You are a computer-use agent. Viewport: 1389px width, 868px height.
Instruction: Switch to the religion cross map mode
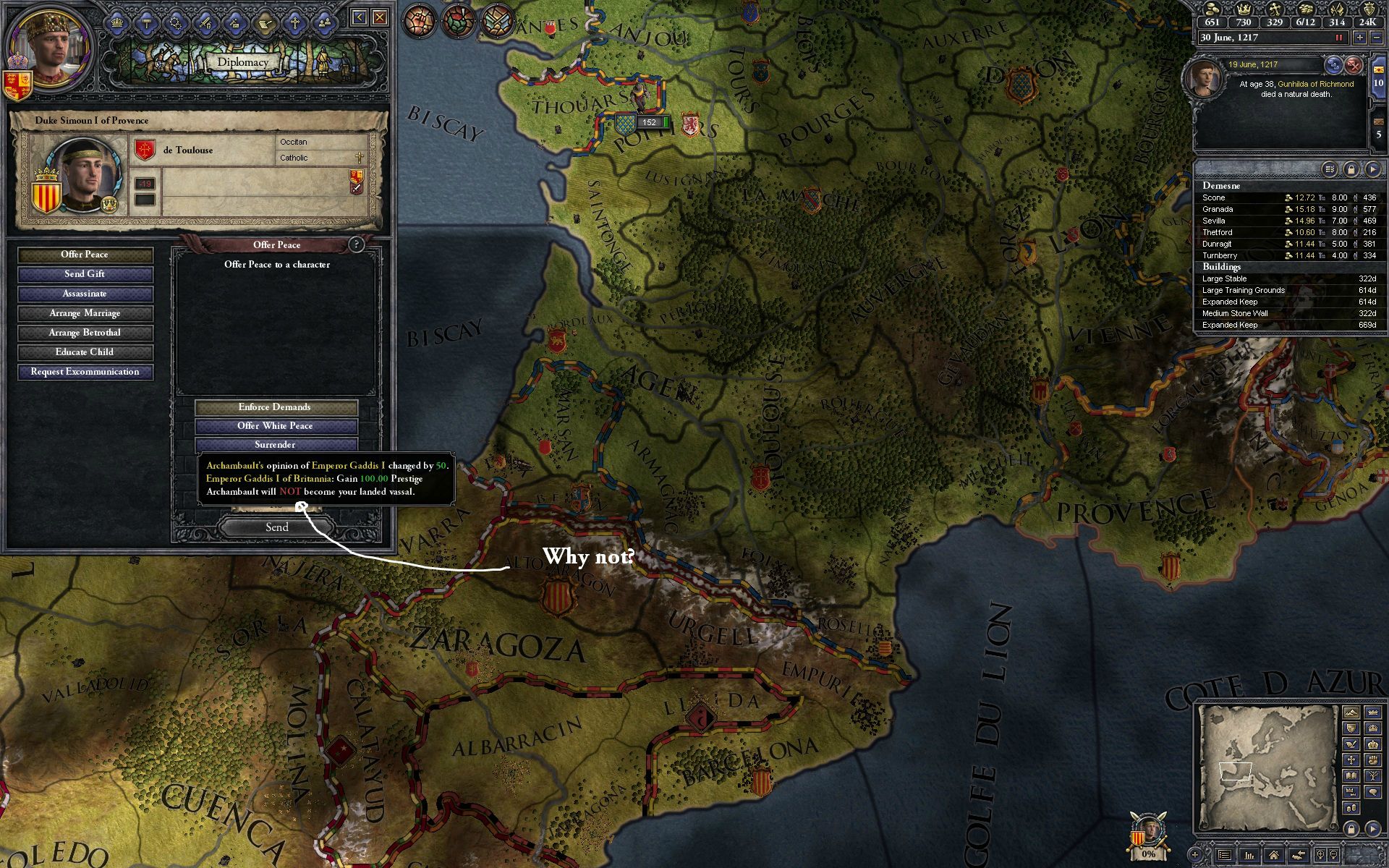pyautogui.click(x=1351, y=759)
